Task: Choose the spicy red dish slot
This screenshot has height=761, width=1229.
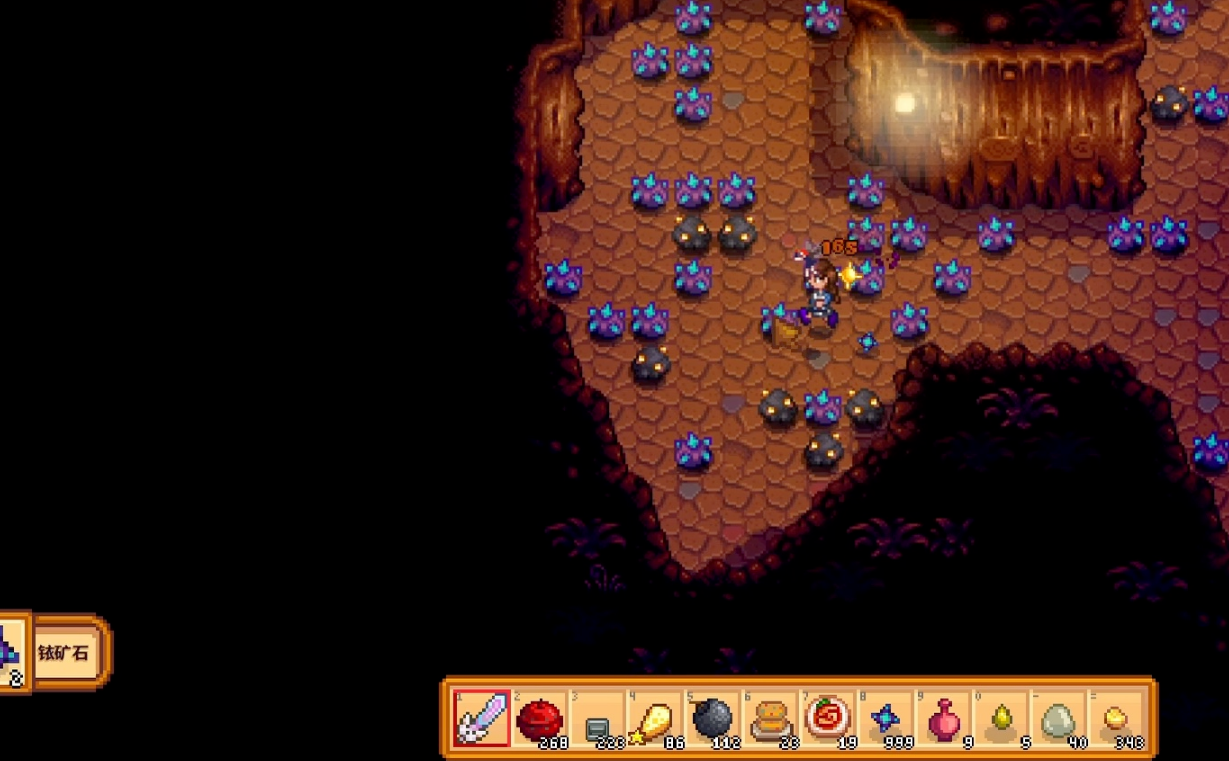Action: [828, 718]
